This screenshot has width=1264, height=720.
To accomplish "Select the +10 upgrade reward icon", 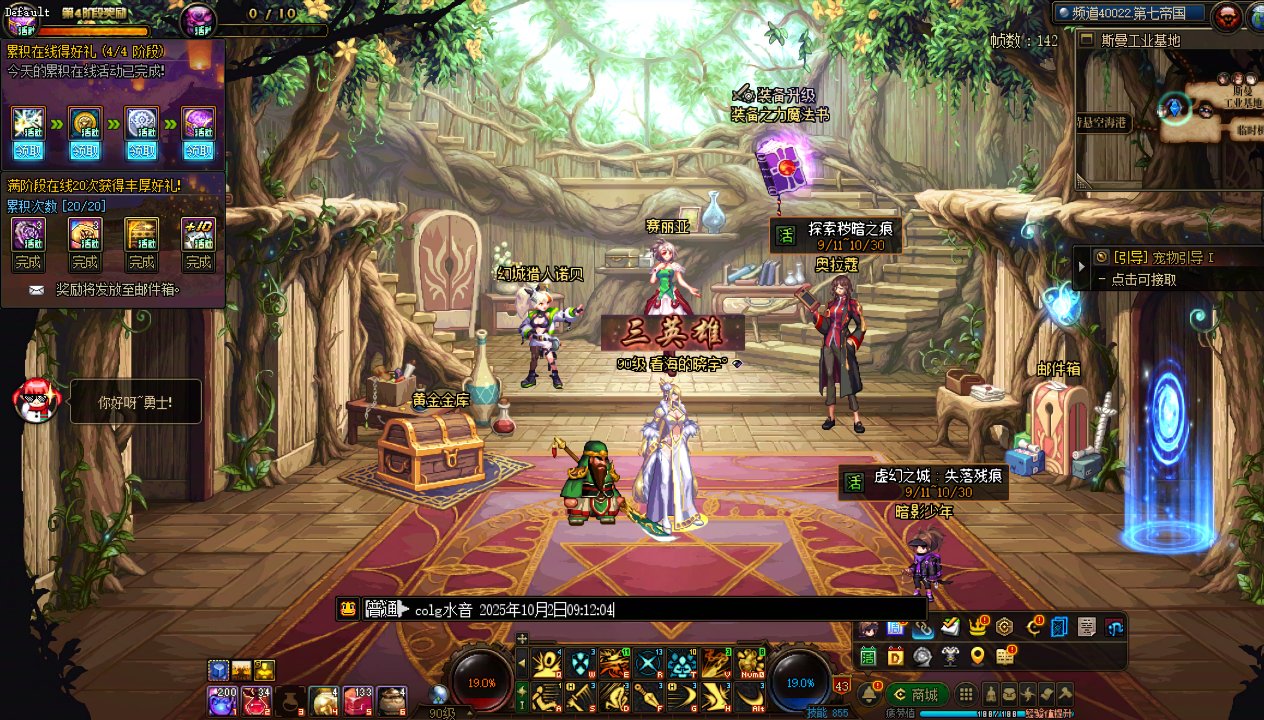I will (199, 234).
